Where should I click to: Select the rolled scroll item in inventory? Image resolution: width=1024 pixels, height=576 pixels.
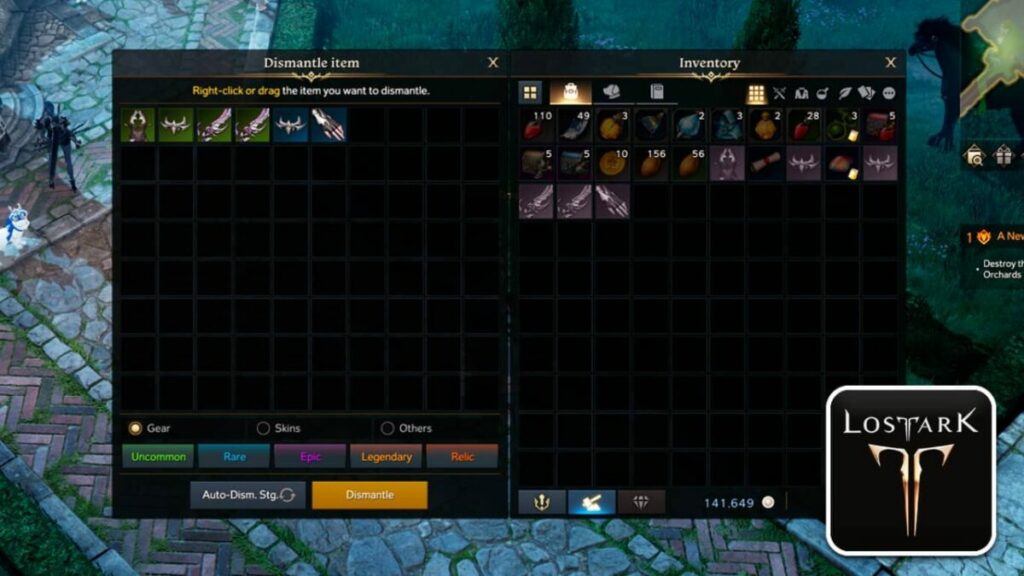[765, 164]
